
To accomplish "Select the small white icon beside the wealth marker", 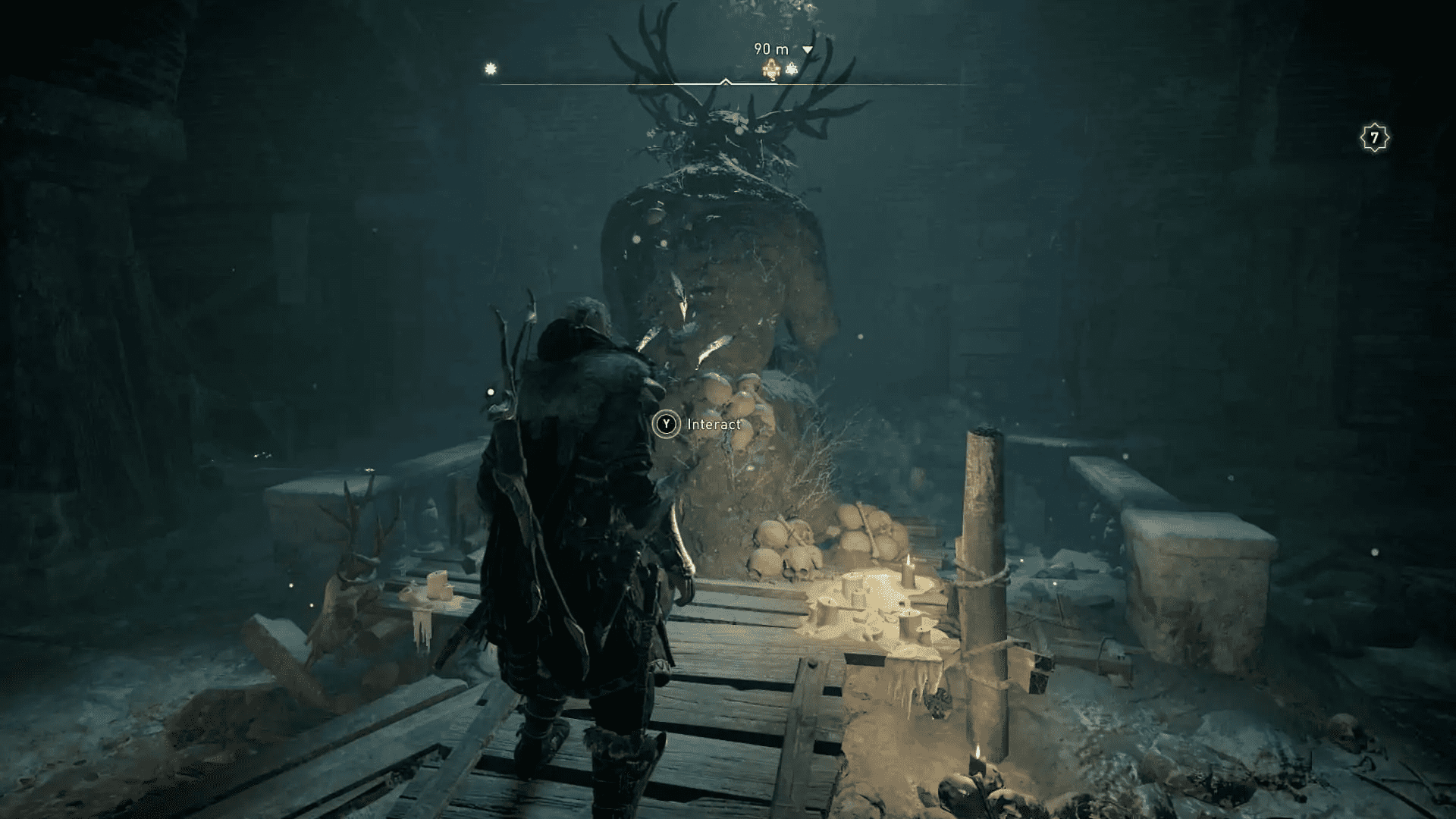I will pos(791,67).
